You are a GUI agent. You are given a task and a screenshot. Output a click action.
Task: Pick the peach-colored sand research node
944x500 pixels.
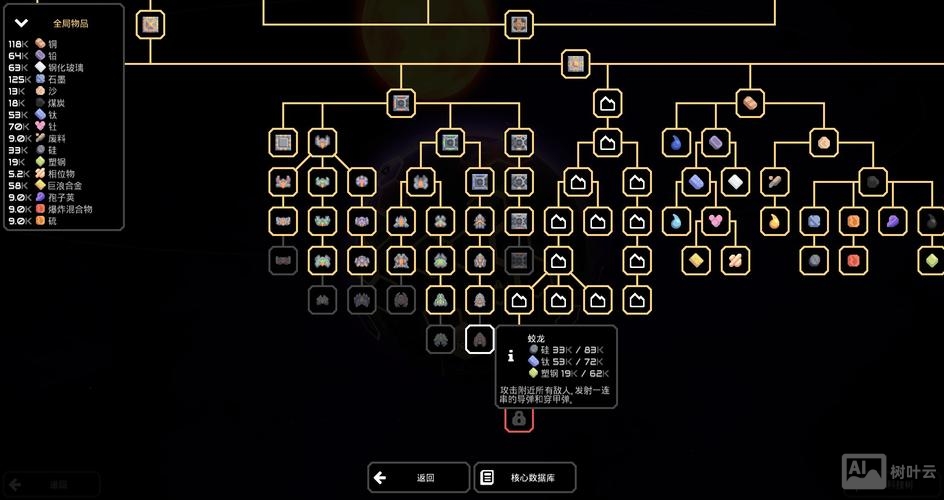[x=823, y=142]
